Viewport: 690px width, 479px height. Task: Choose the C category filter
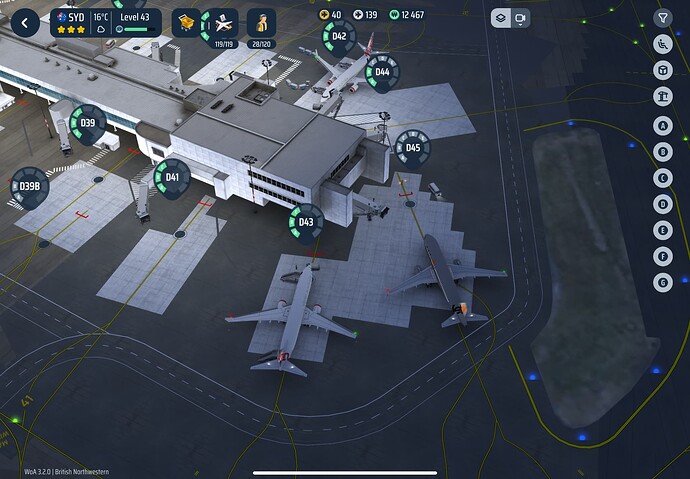click(x=662, y=178)
